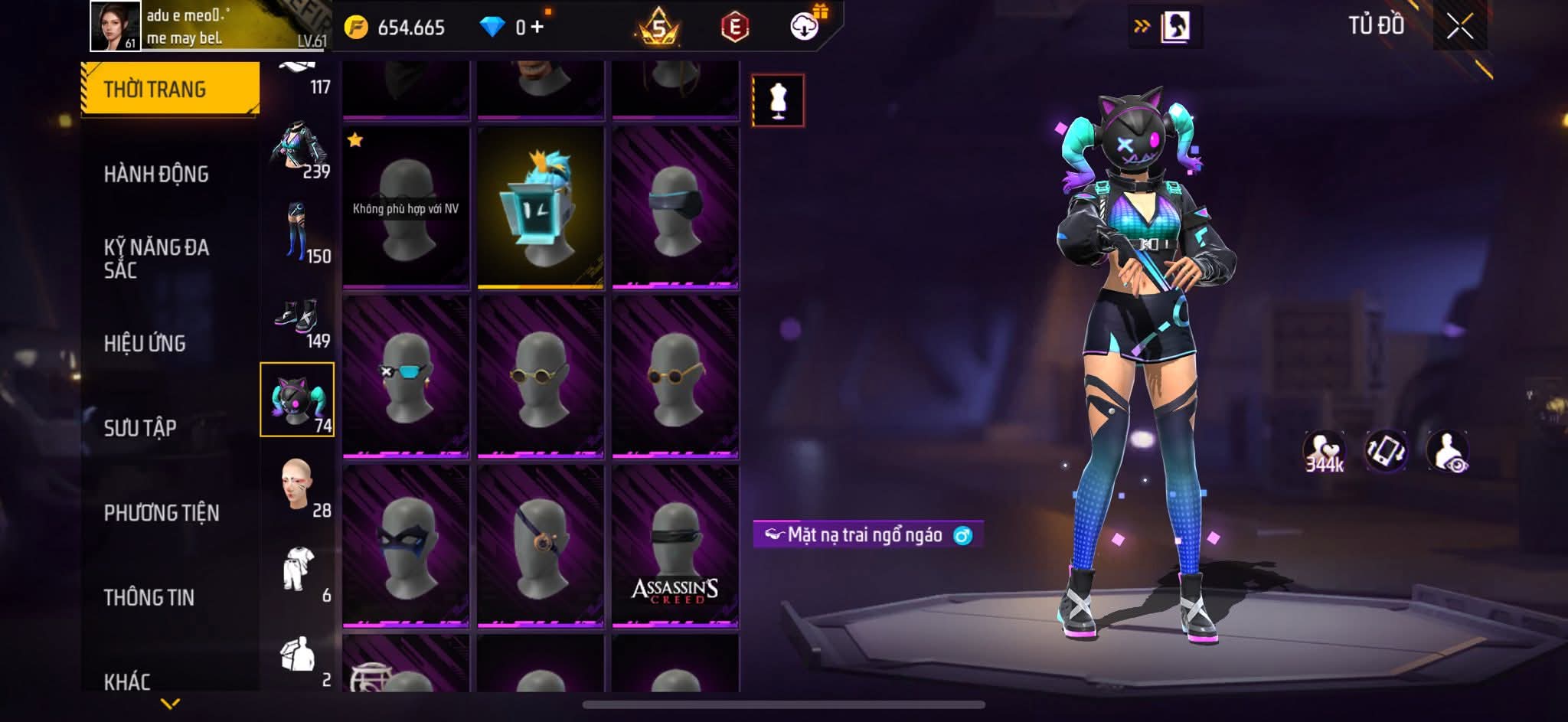
Task: Open the Thông Tin tab
Action: tap(149, 597)
